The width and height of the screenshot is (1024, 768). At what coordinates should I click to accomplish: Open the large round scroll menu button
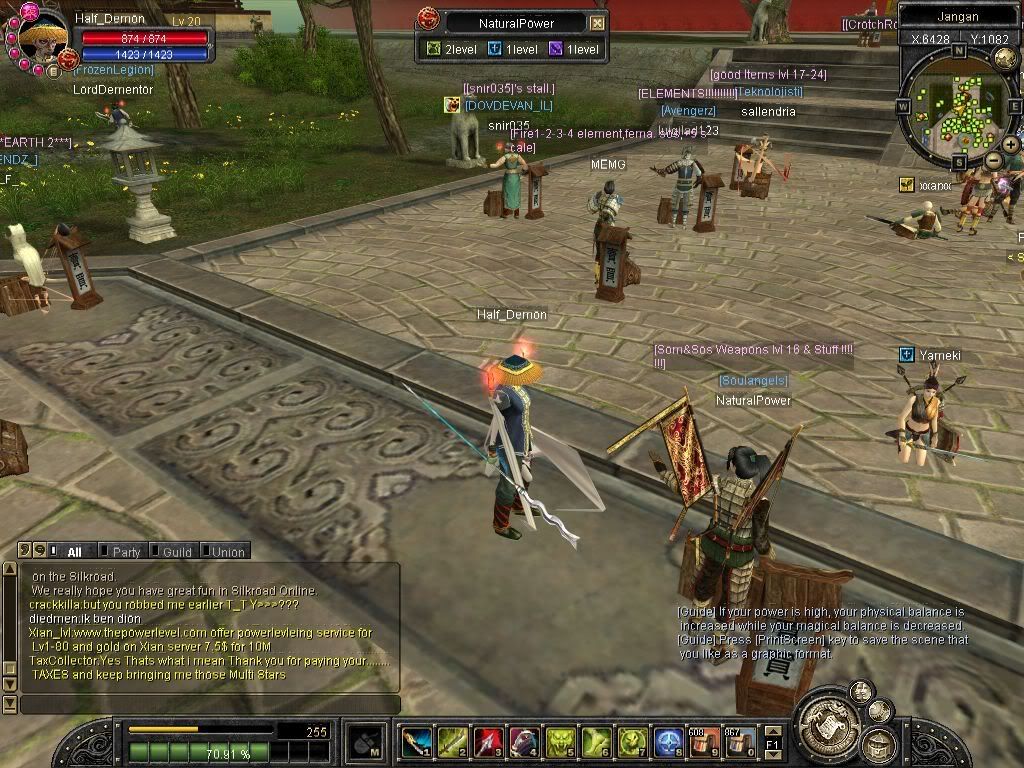click(x=828, y=722)
